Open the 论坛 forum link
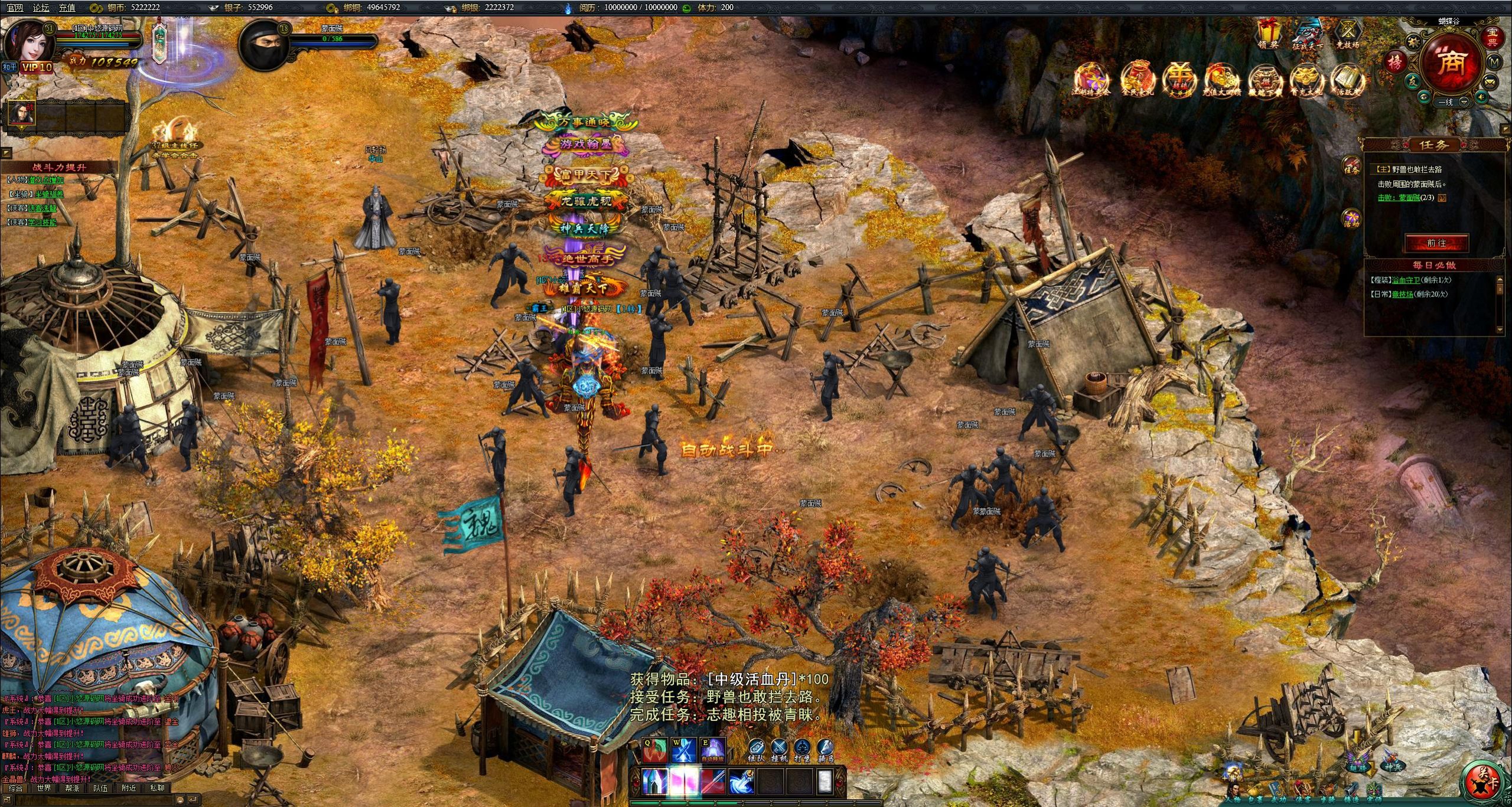The image size is (1512, 807). 41,8
